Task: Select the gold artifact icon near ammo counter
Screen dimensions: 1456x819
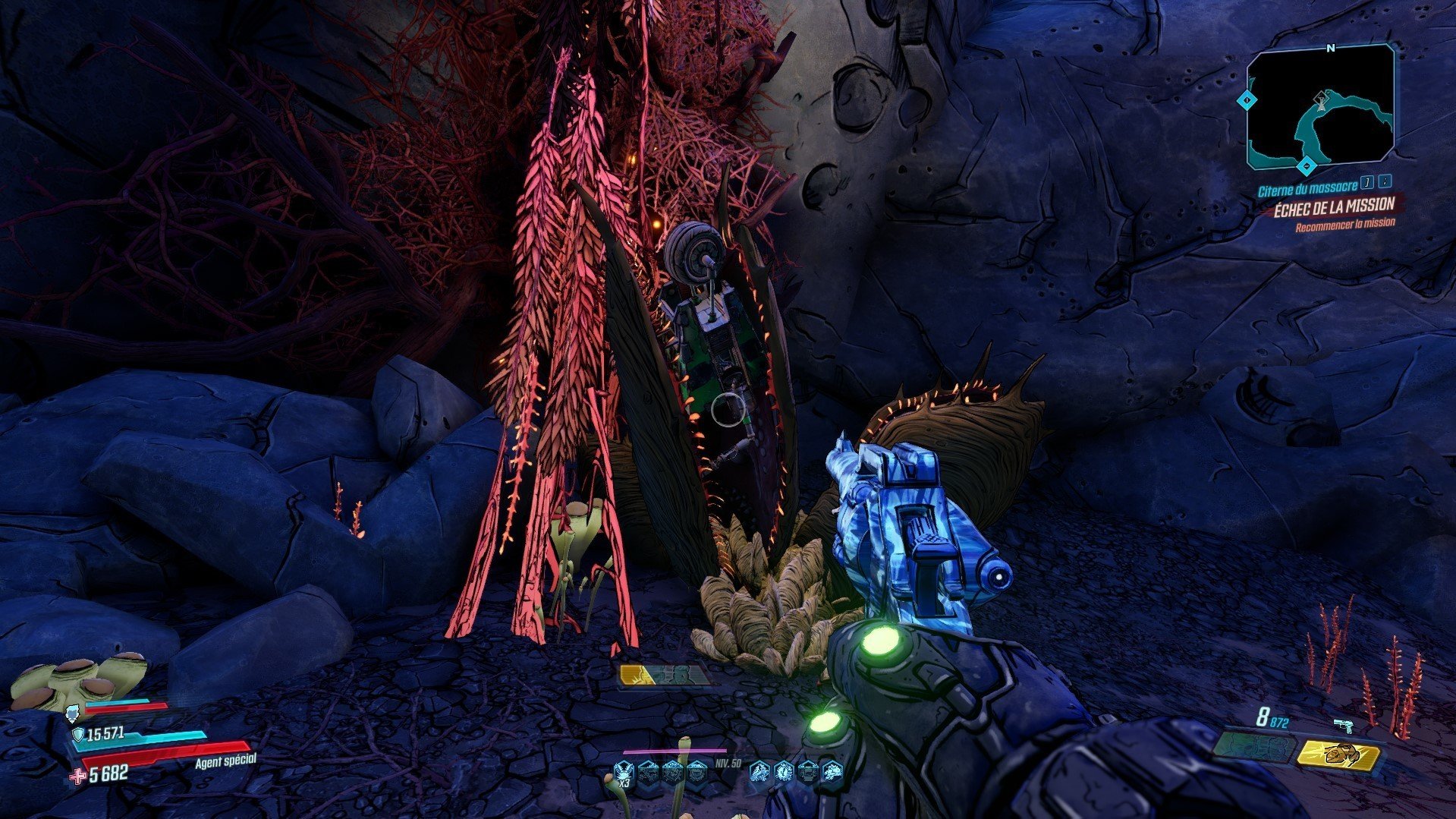Action: point(1340,755)
